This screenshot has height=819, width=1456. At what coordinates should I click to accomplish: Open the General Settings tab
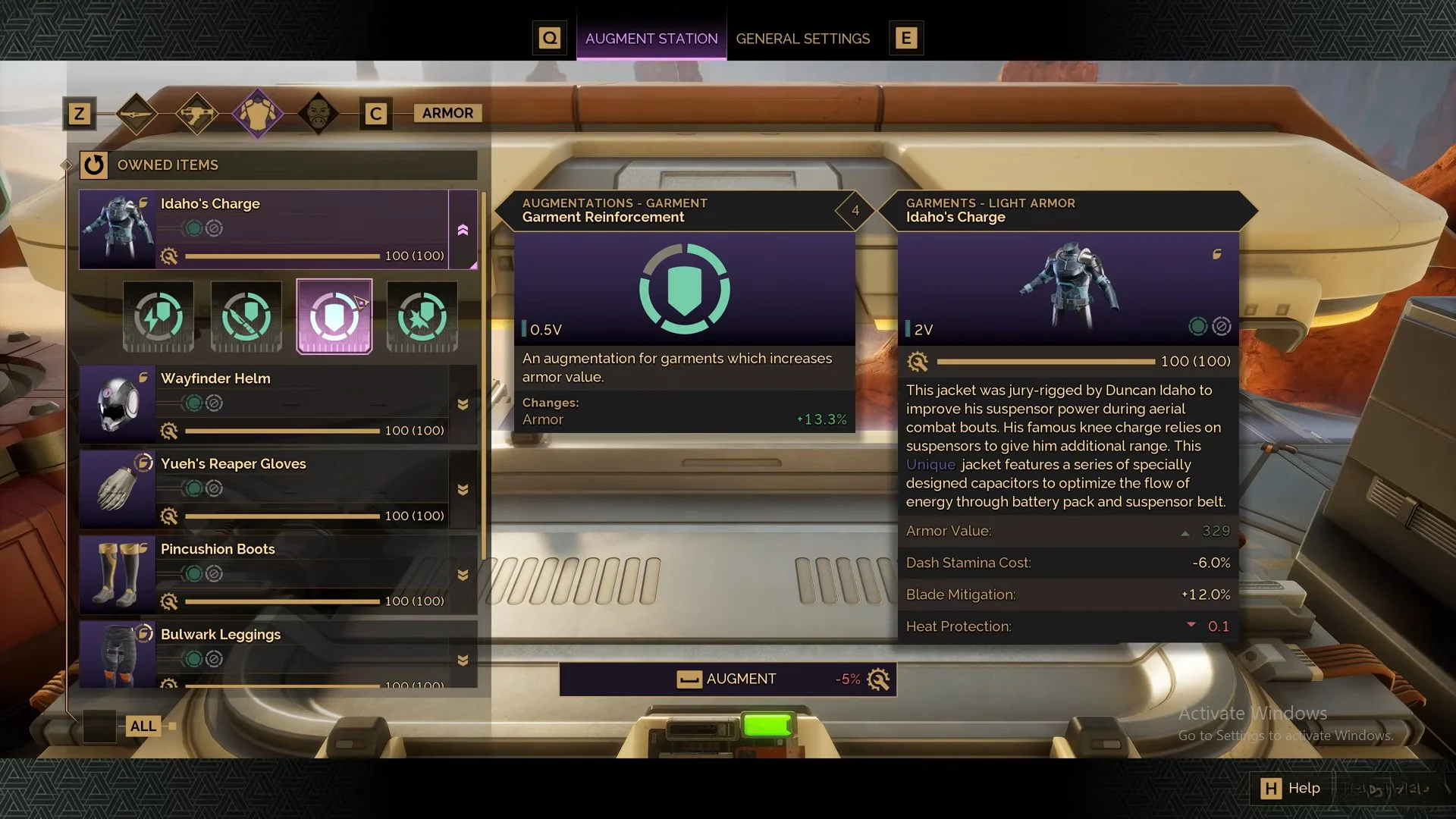(x=803, y=38)
